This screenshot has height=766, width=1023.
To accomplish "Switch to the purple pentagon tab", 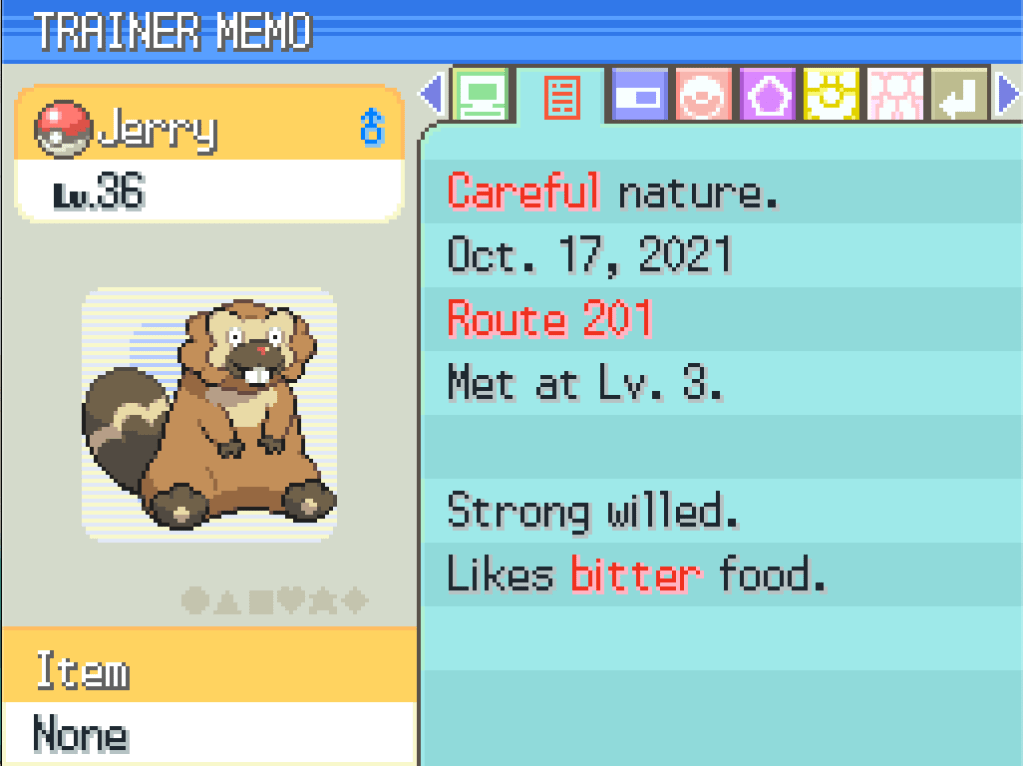I will coord(767,96).
